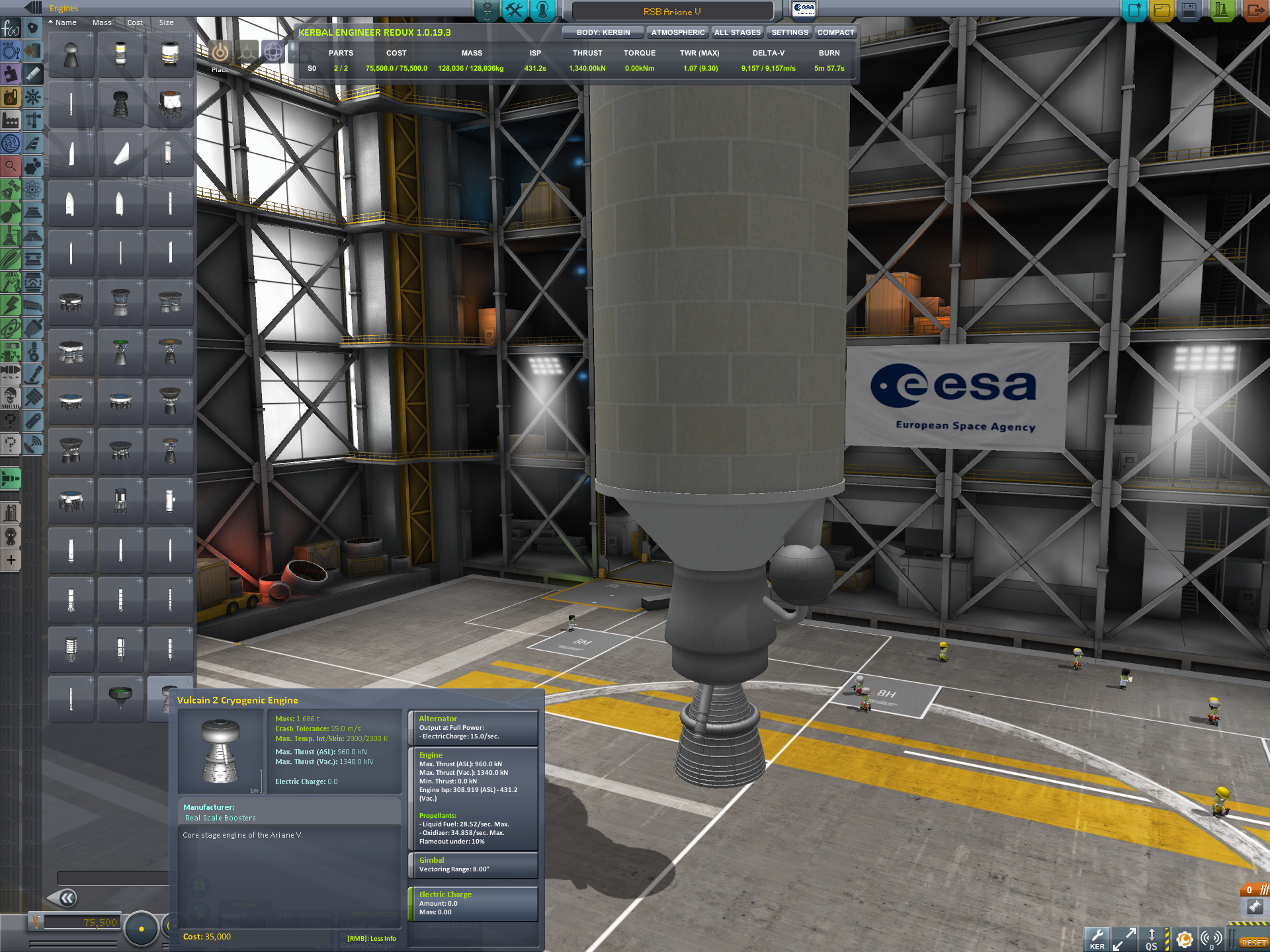Show All Stages in Kerbal Engineer

click(737, 32)
